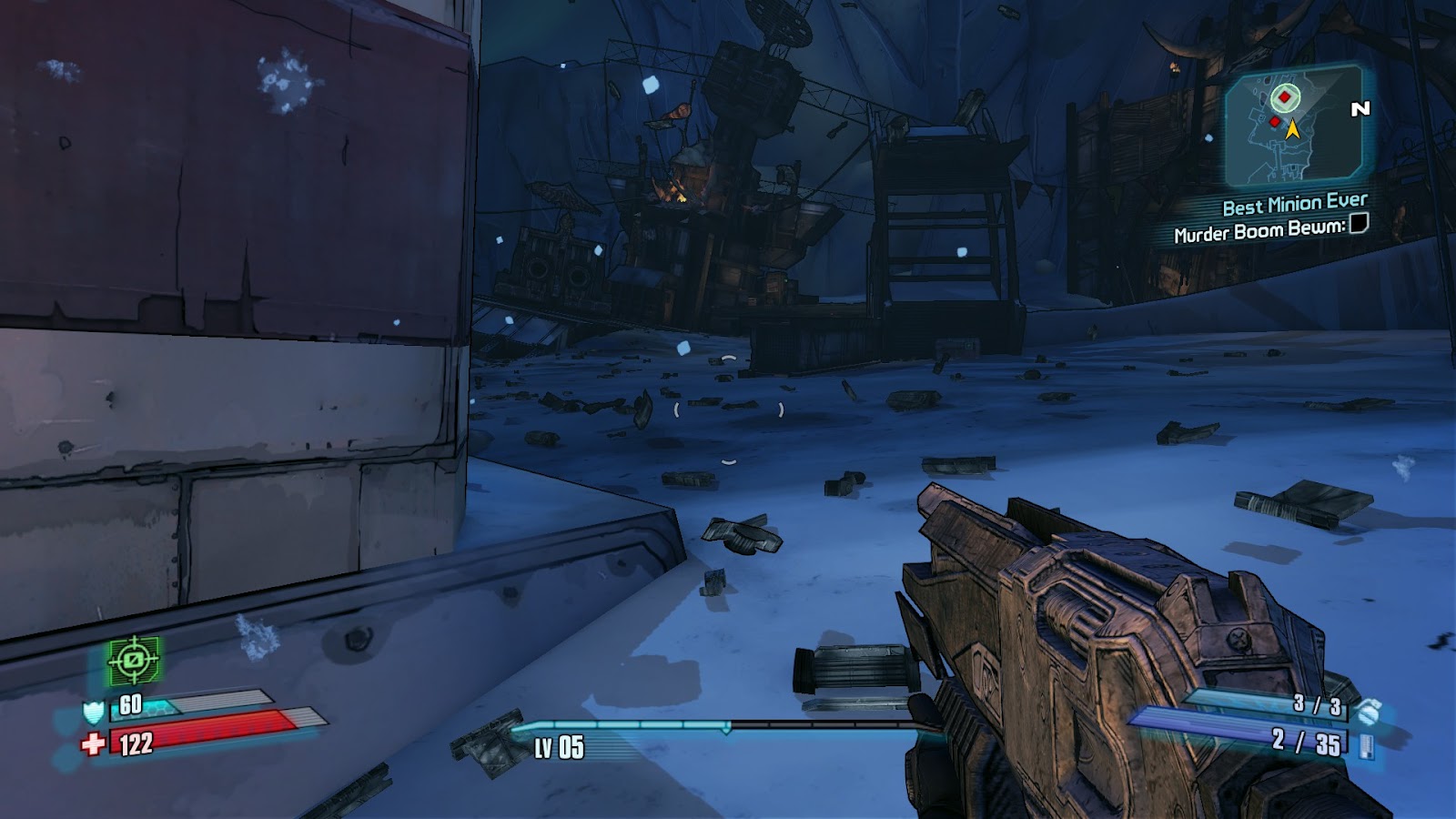Select the Best Minion Ever quest tracker

[x=1294, y=205]
